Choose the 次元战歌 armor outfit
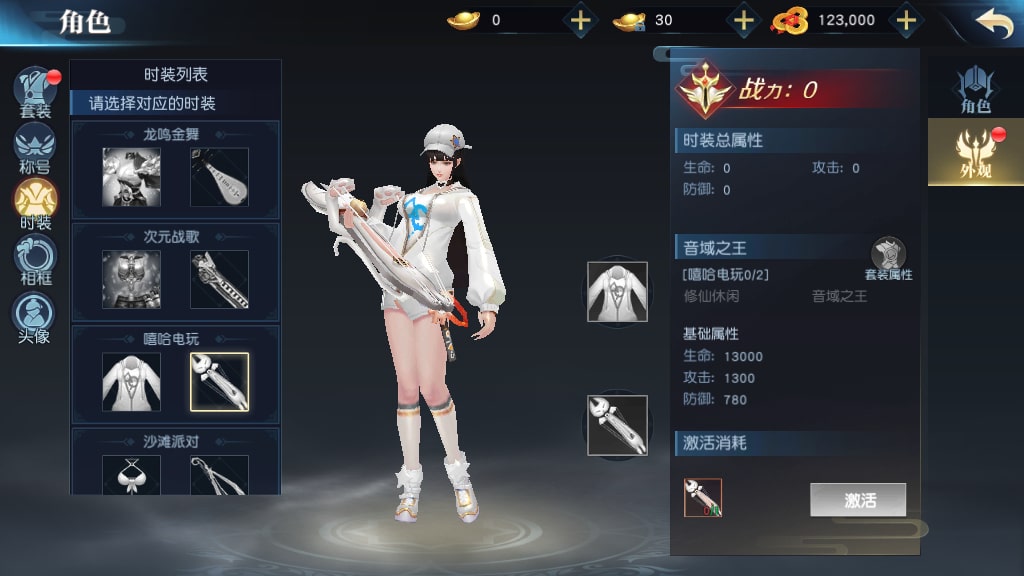This screenshot has width=1024, height=576. pyautogui.click(x=131, y=279)
